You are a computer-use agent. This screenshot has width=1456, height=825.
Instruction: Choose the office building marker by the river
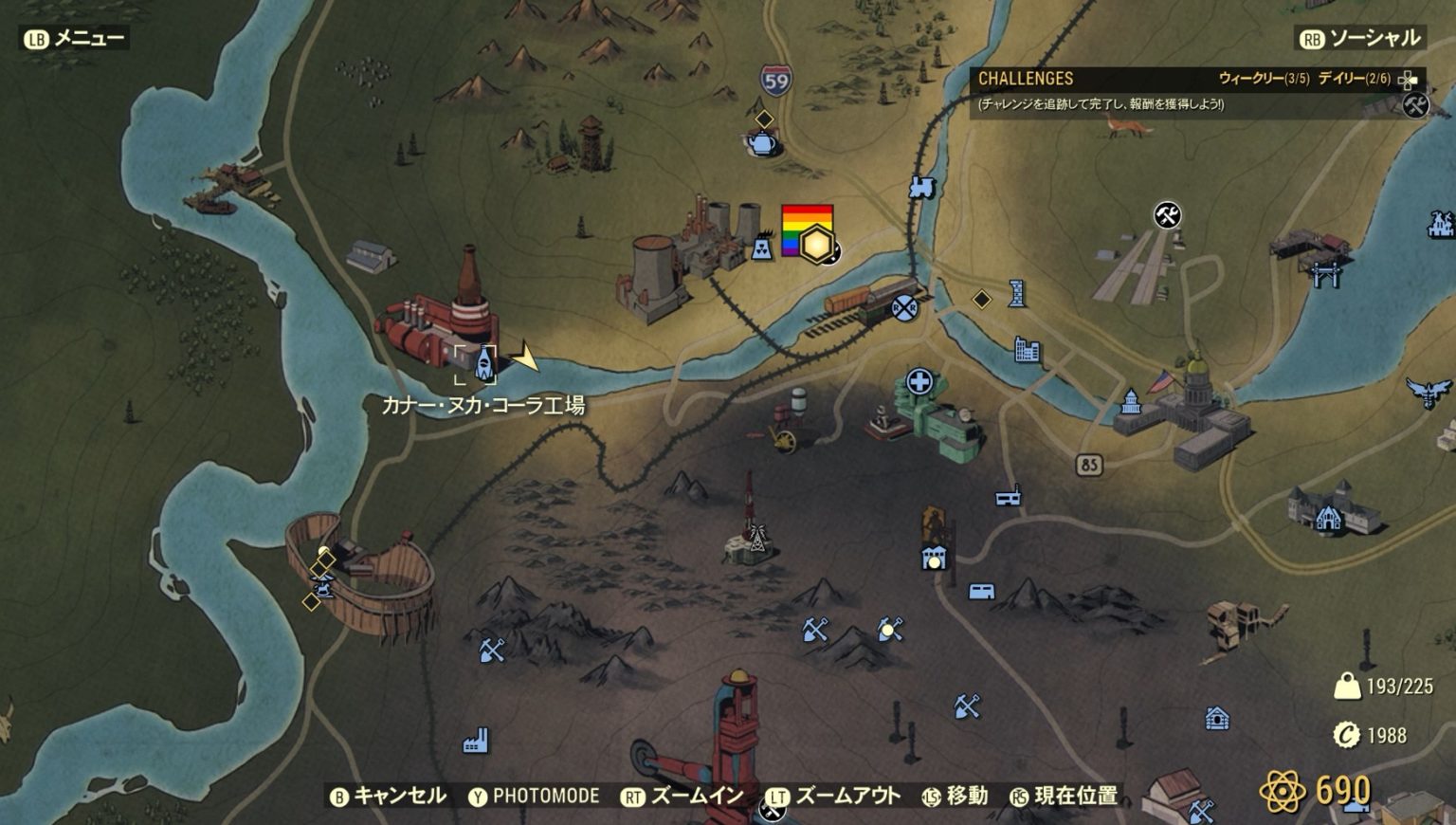1027,350
